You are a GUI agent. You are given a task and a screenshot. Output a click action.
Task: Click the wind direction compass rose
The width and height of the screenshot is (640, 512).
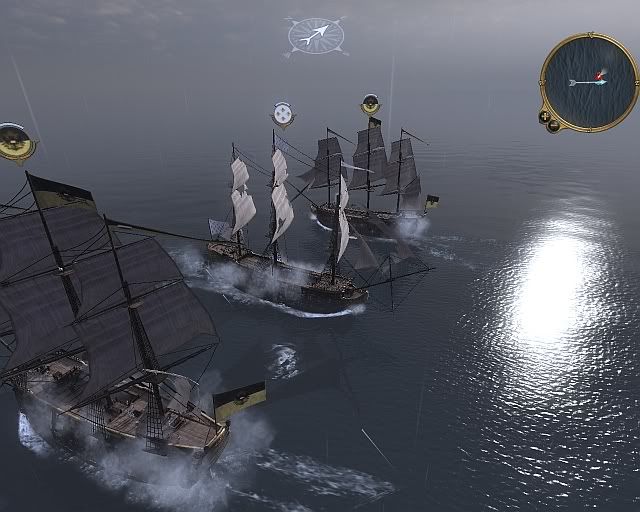point(315,35)
